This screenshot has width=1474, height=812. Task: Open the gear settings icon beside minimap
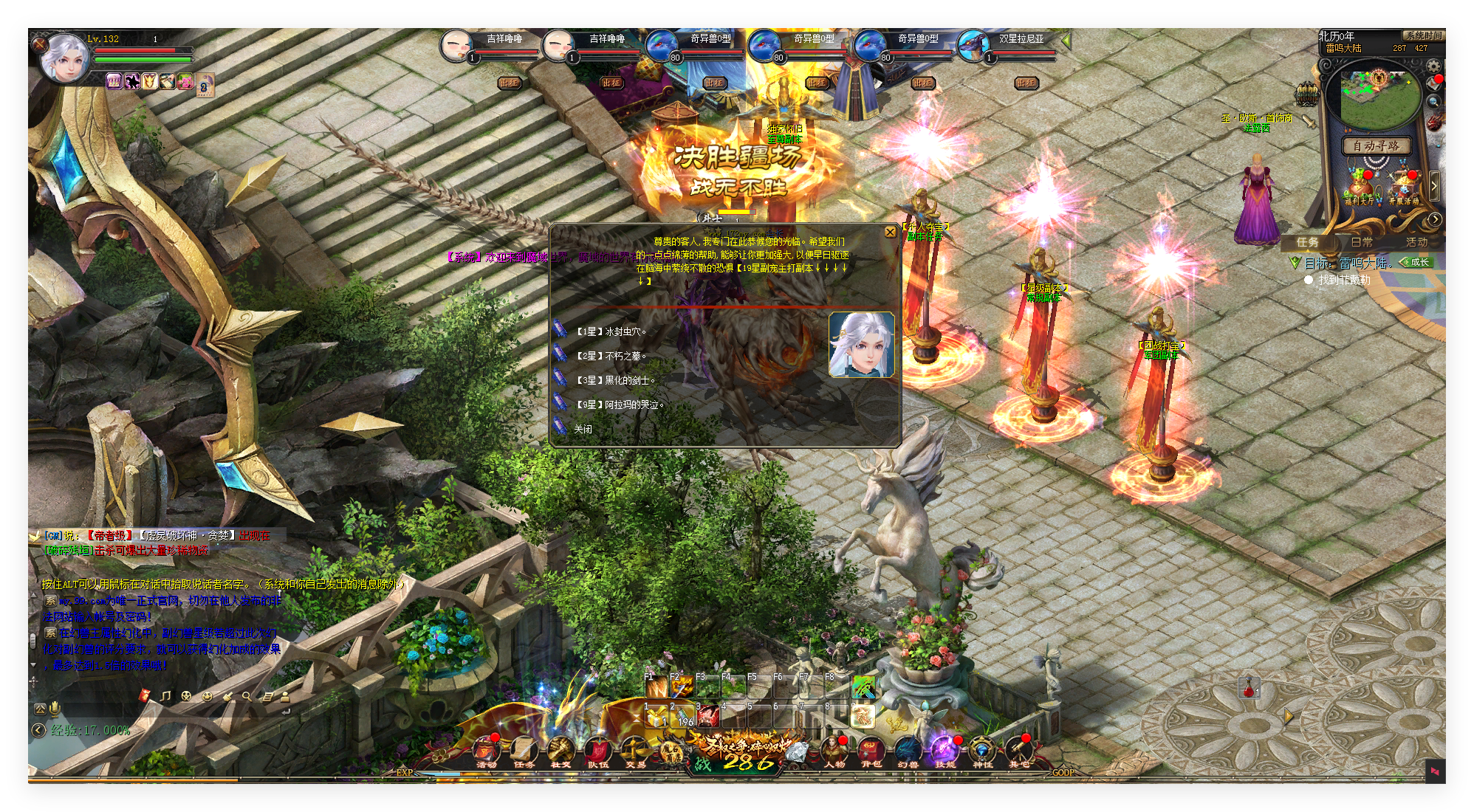(x=1433, y=66)
